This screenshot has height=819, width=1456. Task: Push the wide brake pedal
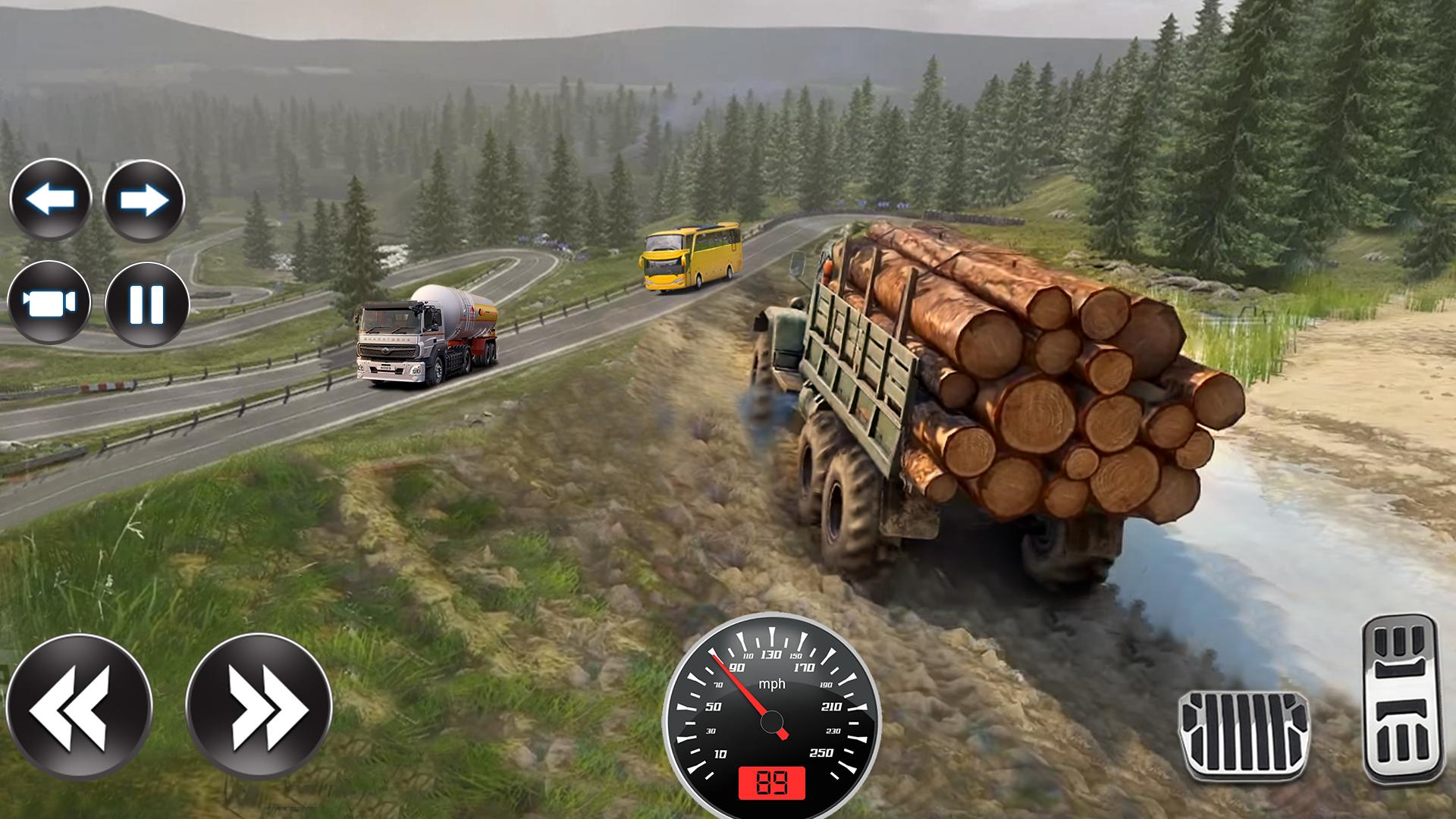1244,735
